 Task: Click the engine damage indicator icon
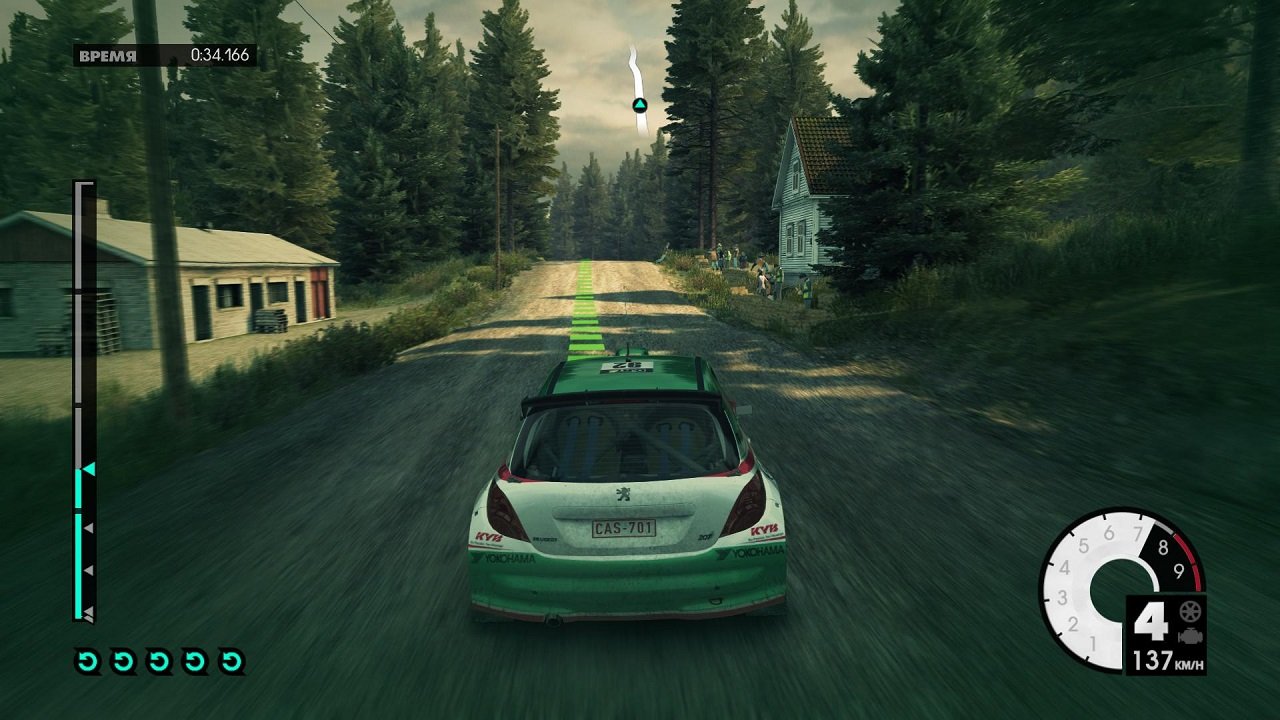pos(1190,635)
